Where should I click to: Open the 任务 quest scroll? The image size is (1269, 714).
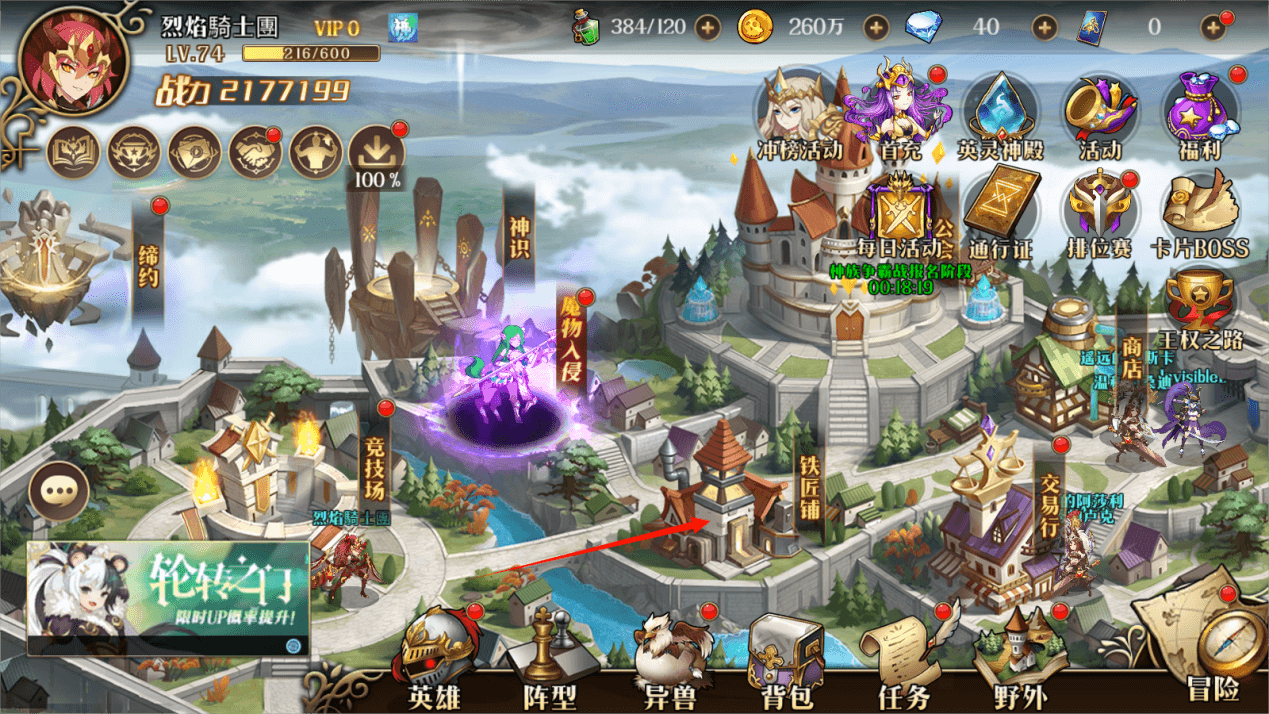[903, 660]
